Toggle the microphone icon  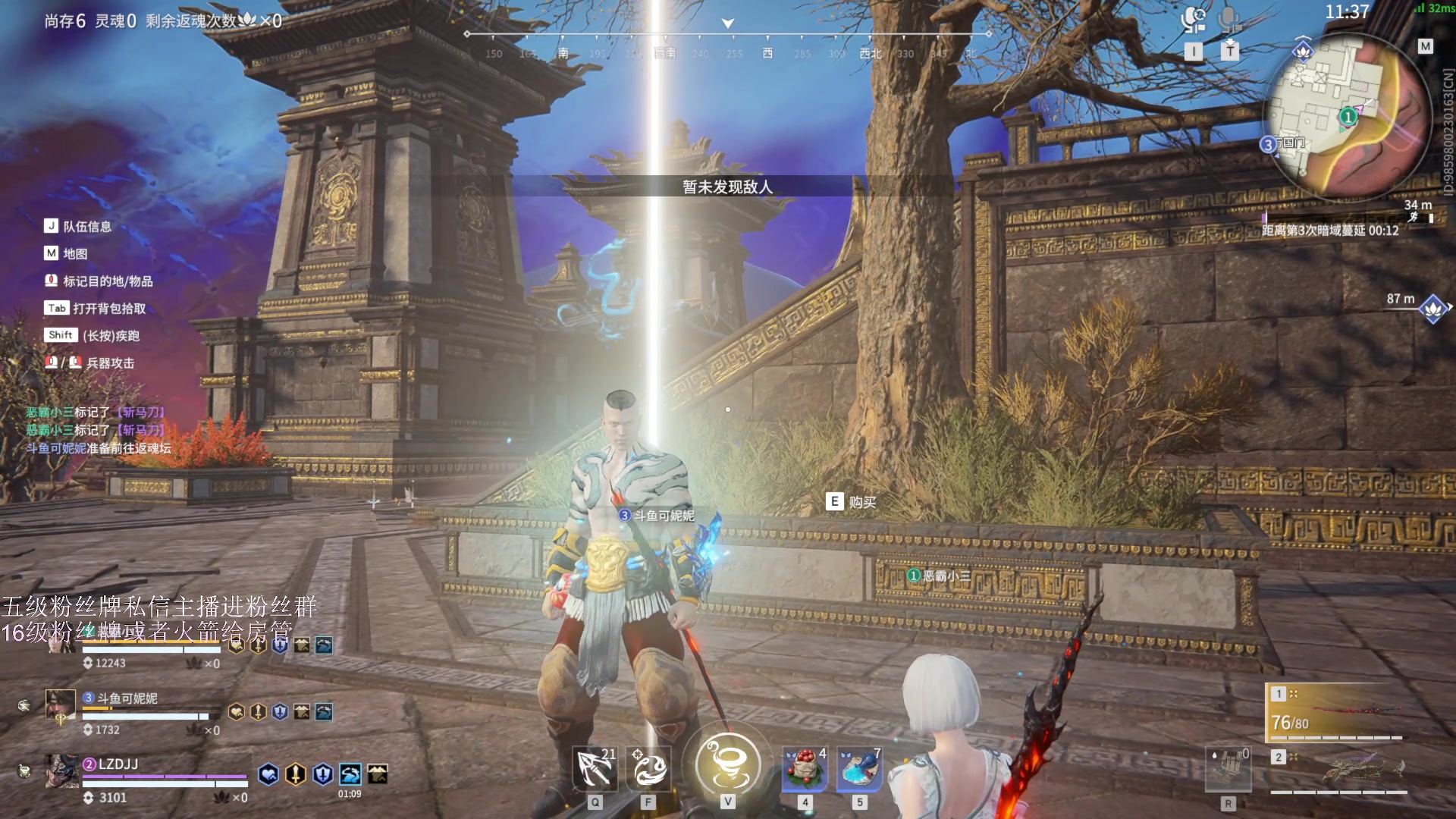[1229, 19]
